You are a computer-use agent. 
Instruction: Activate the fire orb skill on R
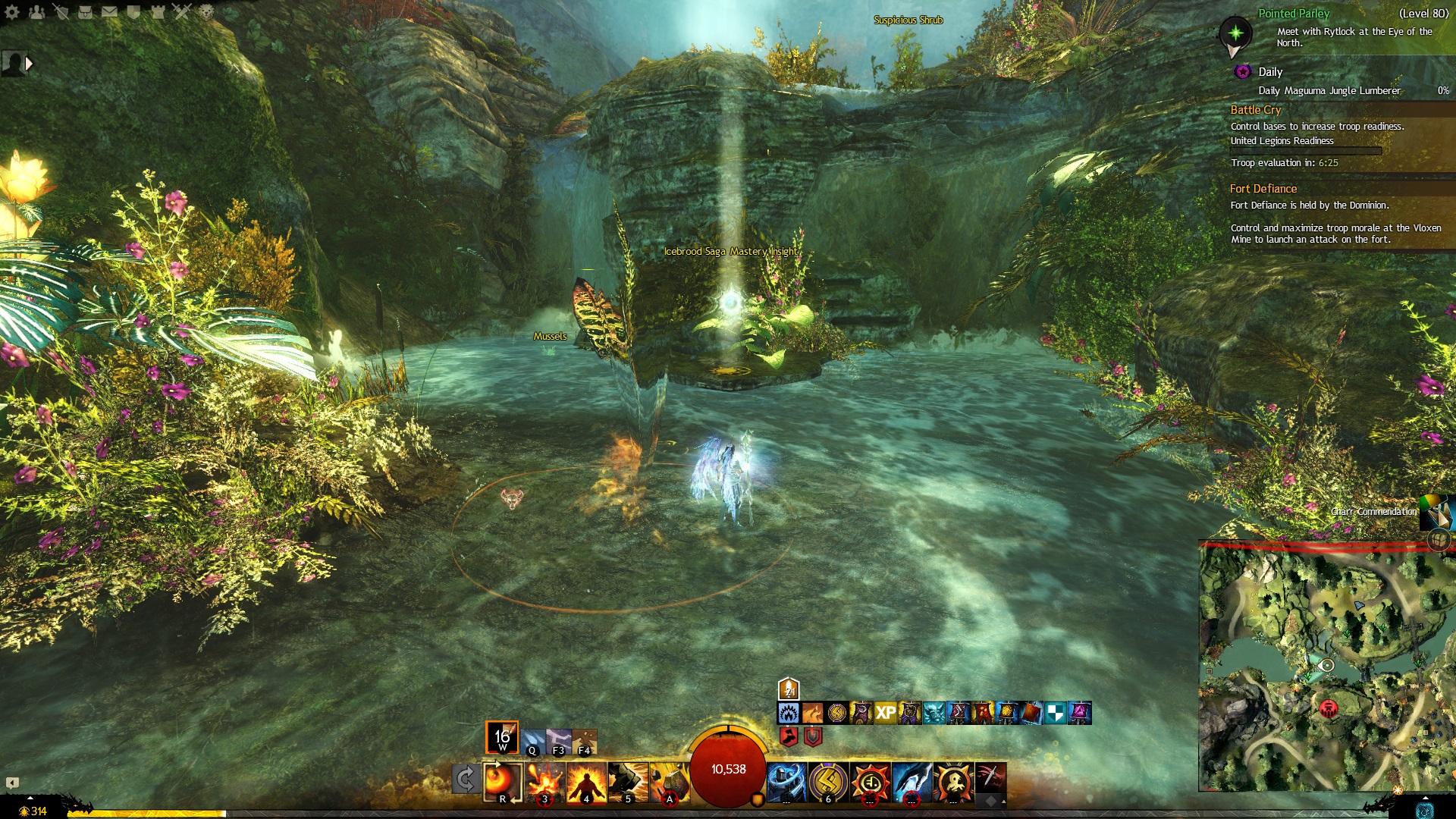(502, 781)
